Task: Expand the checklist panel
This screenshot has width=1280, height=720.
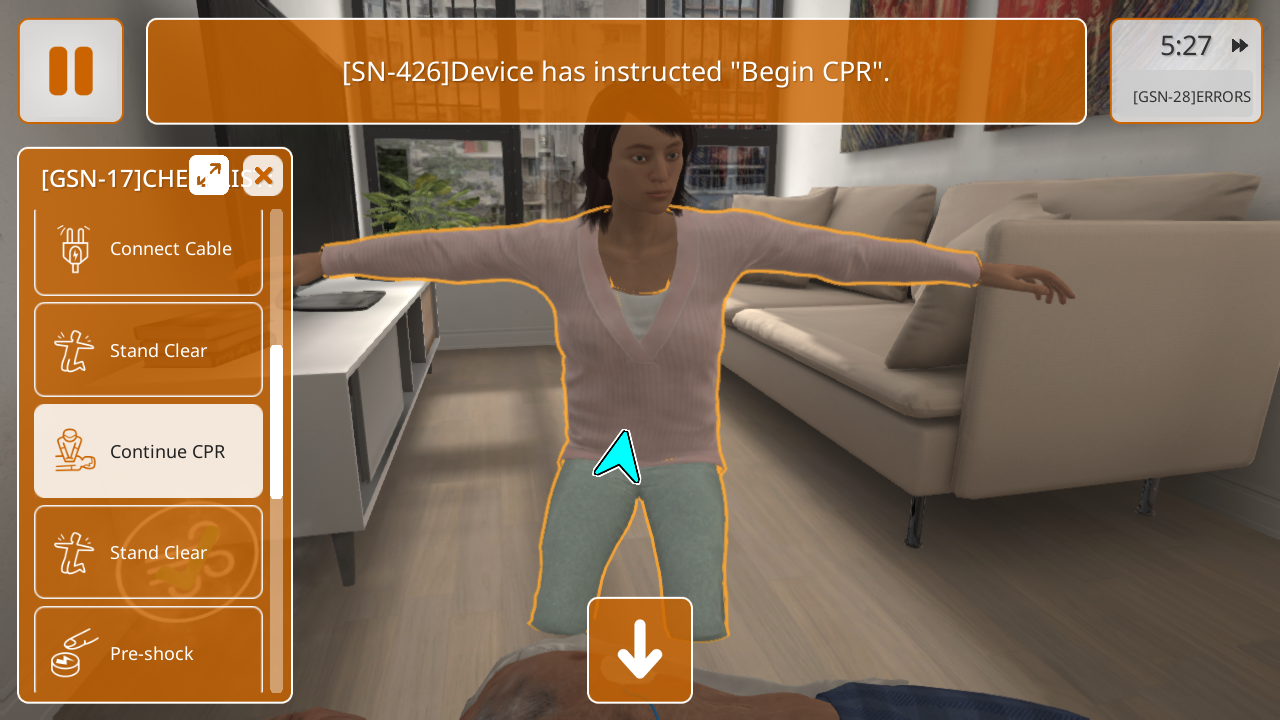Action: click(x=209, y=175)
